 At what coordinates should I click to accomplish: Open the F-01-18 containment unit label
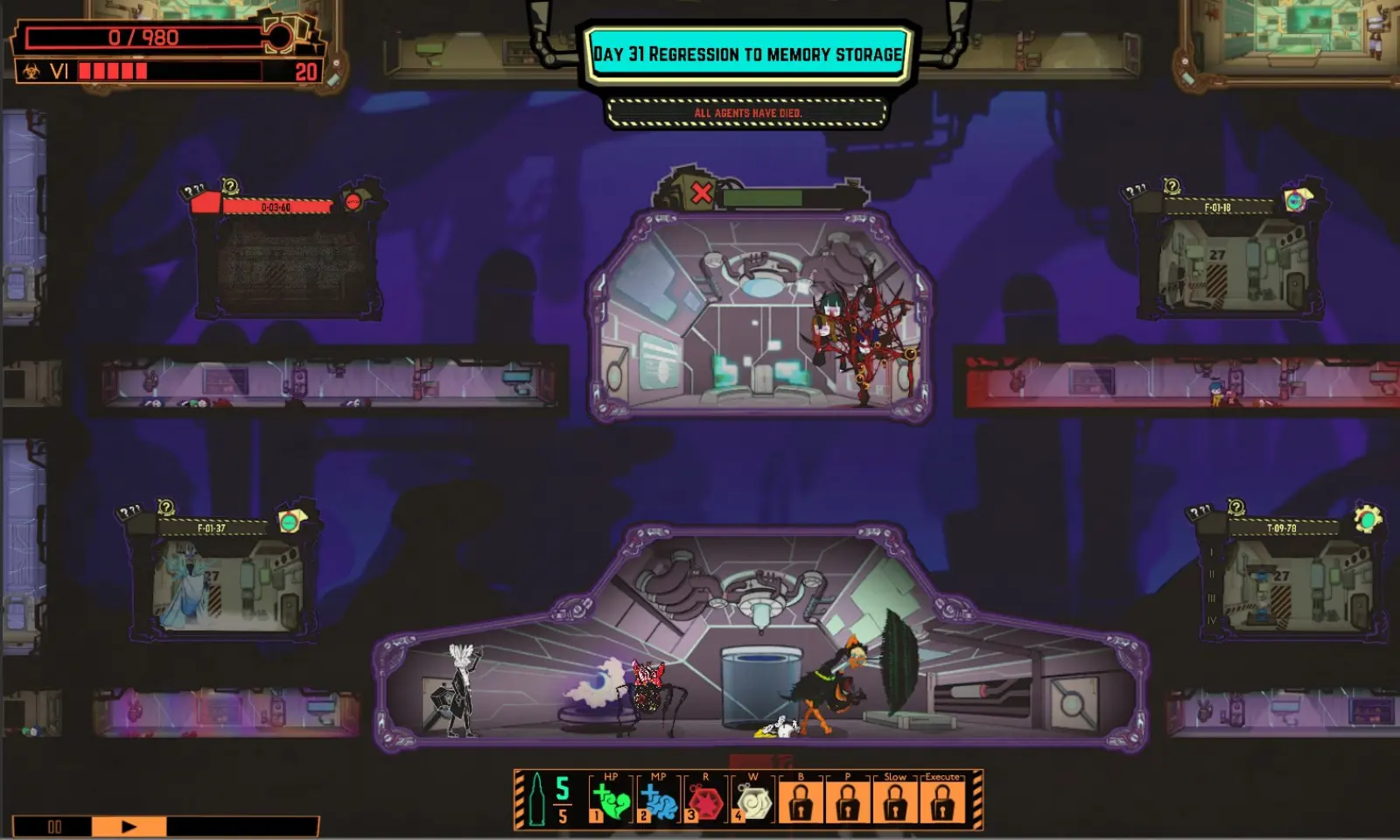point(1218,207)
